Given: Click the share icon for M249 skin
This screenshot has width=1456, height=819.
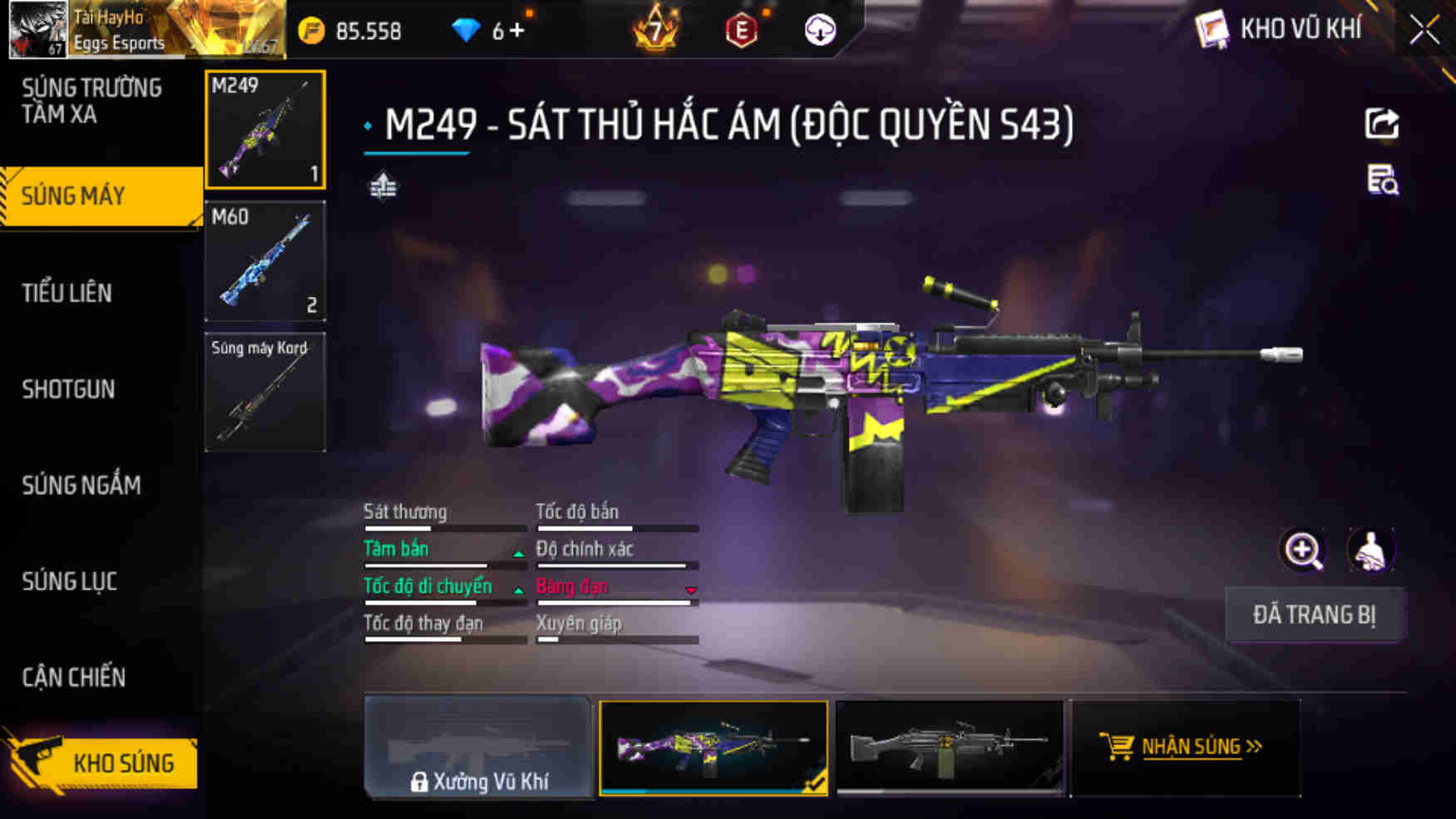Looking at the screenshot, I should [1382, 125].
